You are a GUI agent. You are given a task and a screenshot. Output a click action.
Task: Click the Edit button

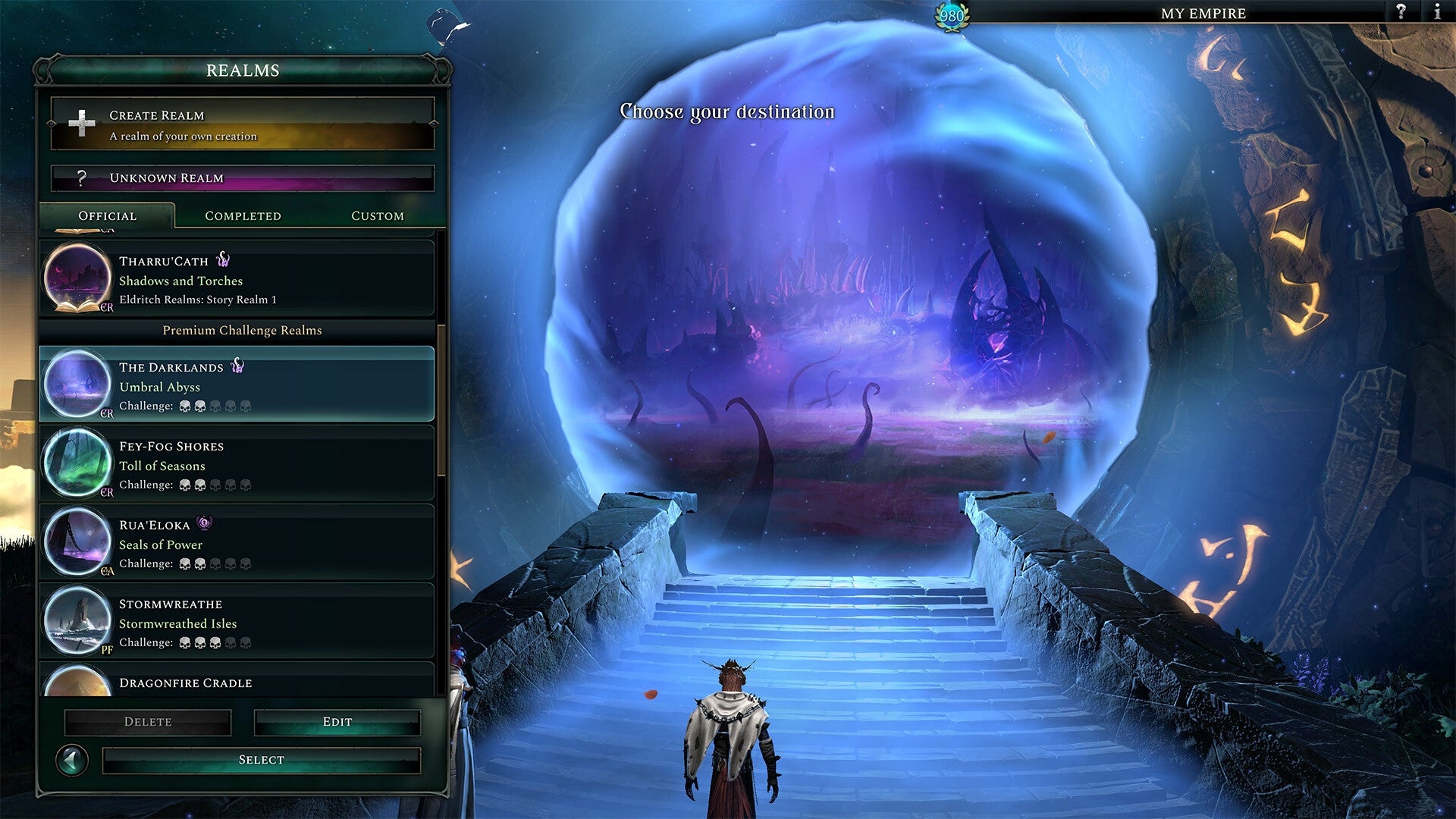(x=337, y=721)
